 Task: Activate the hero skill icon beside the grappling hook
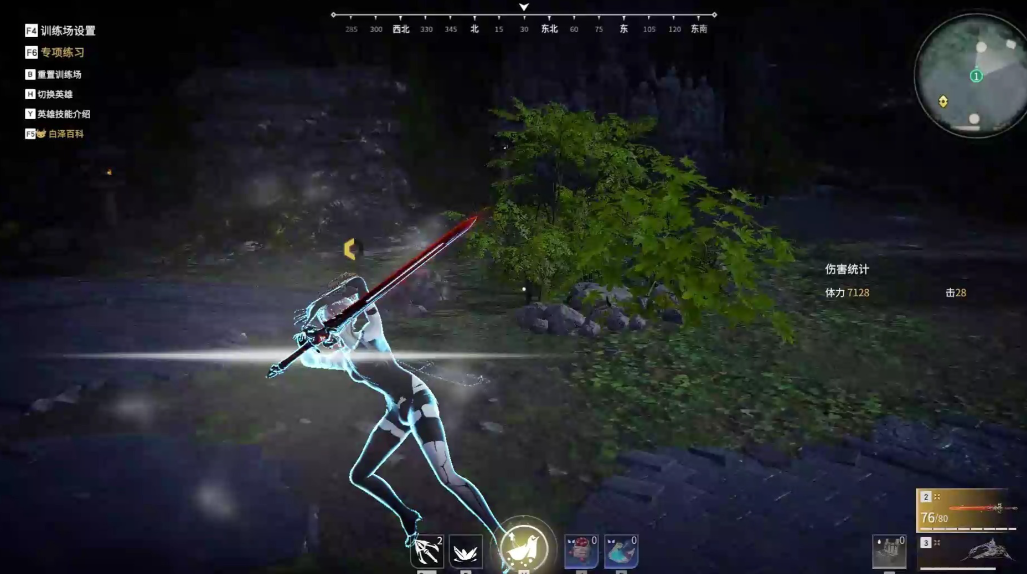(466, 551)
